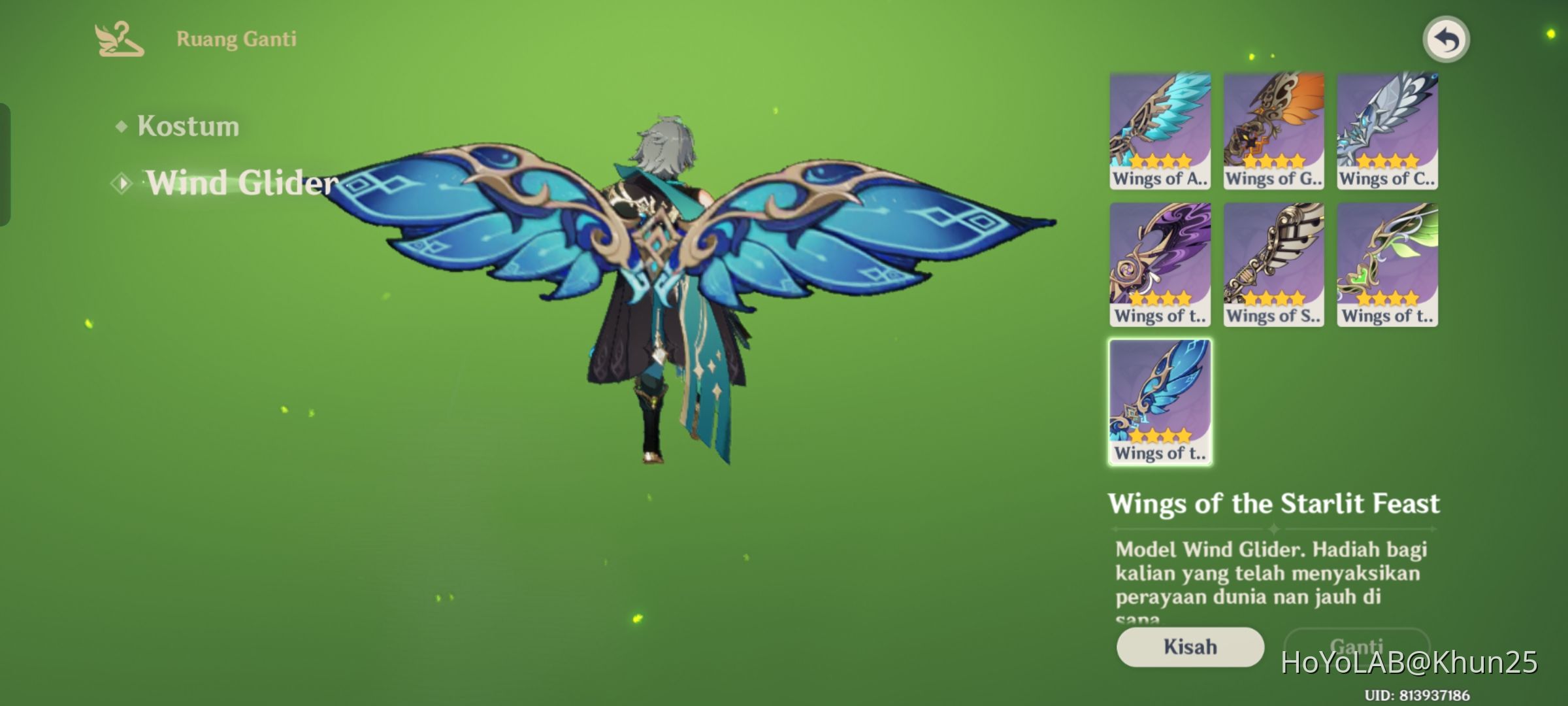Select the purple 'Wings of t..' glider
Viewport: 1568px width, 706px height.
(x=1160, y=265)
